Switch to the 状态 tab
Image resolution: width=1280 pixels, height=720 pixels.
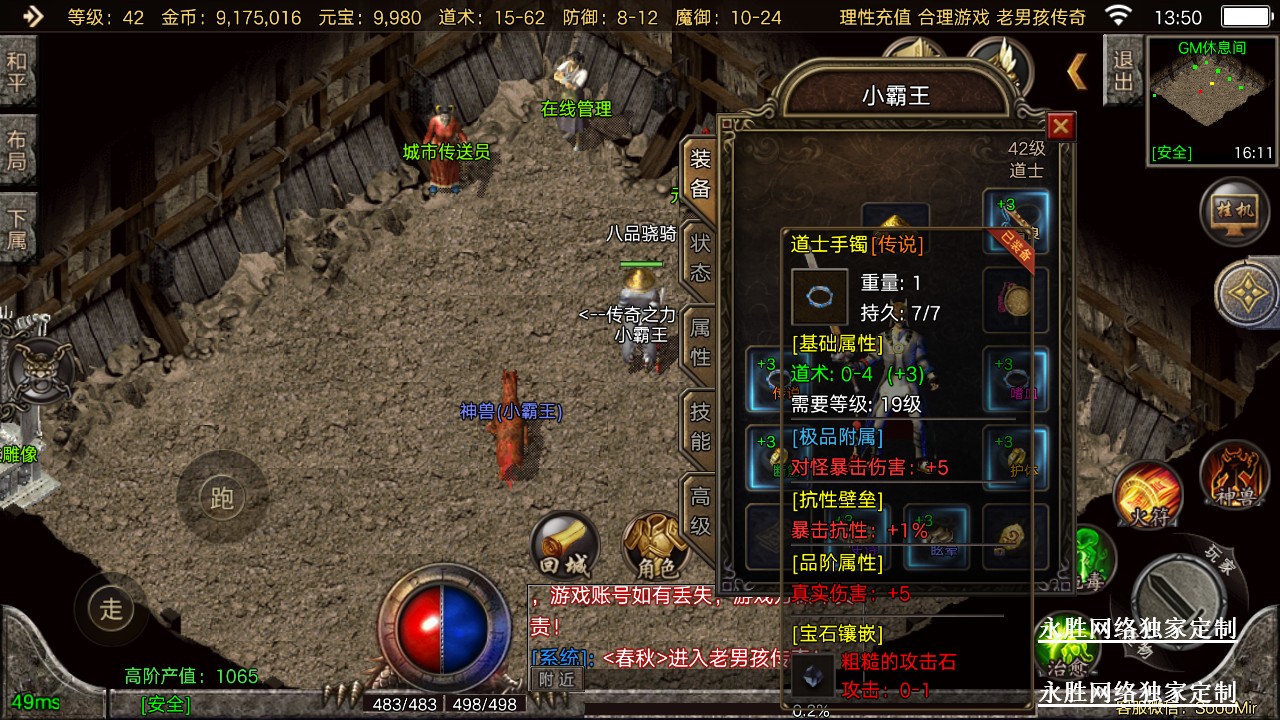point(700,257)
